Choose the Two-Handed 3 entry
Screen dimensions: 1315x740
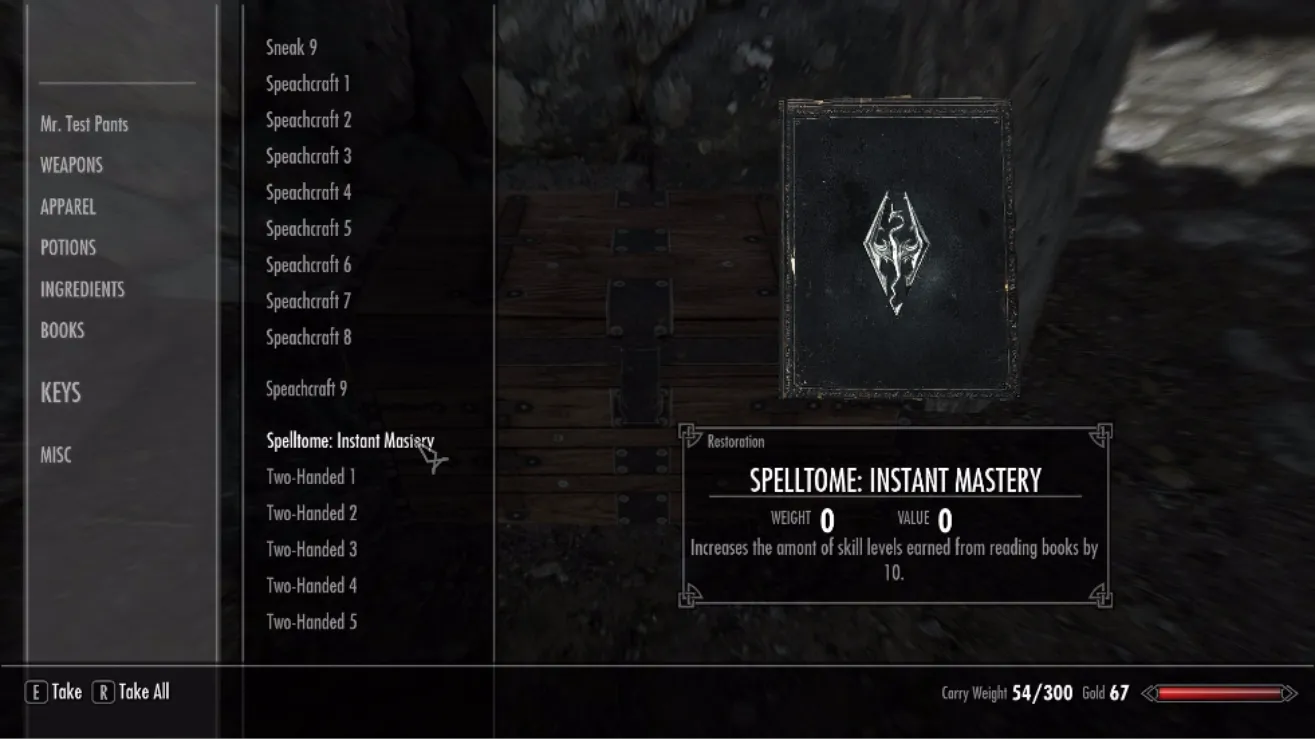click(x=311, y=549)
